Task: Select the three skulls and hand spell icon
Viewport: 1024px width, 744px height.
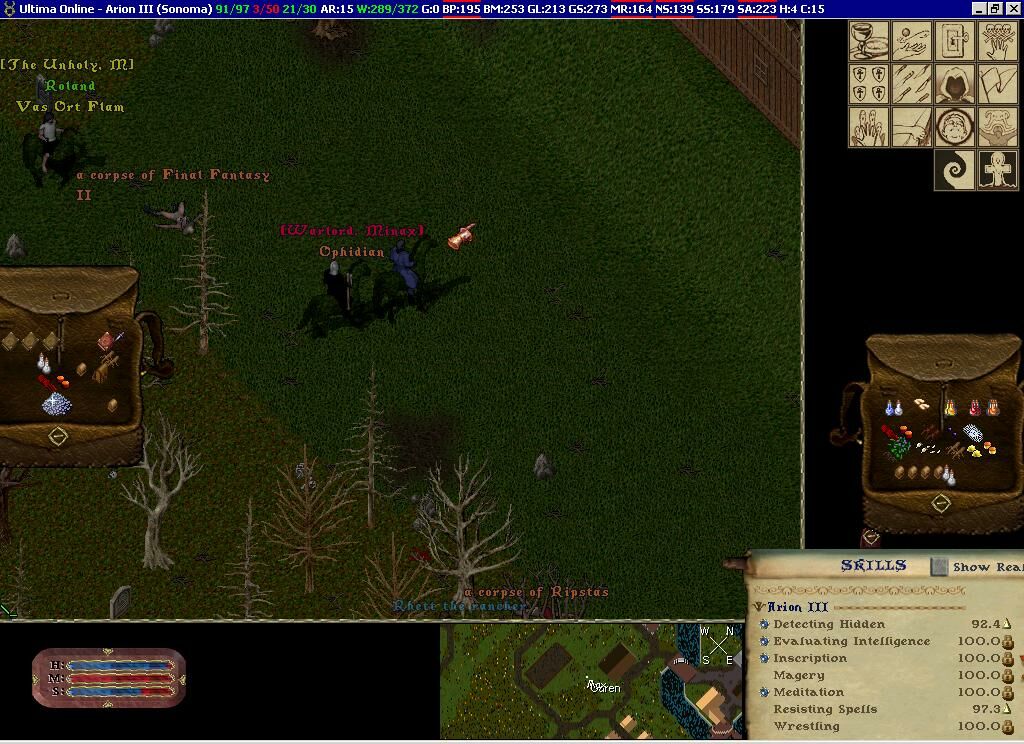Action: [998, 42]
